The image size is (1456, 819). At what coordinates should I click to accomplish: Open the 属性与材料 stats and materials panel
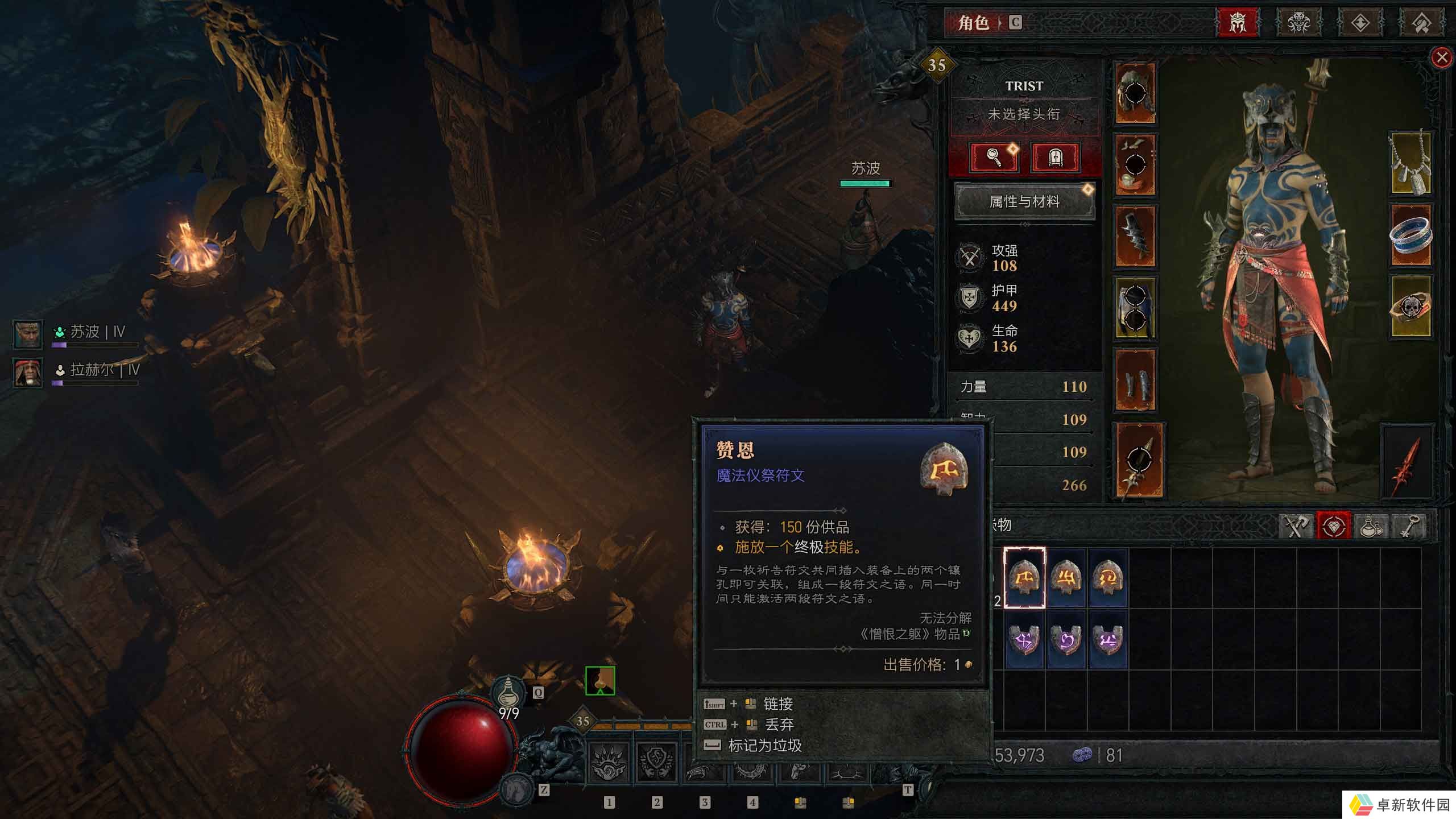click(x=1024, y=201)
